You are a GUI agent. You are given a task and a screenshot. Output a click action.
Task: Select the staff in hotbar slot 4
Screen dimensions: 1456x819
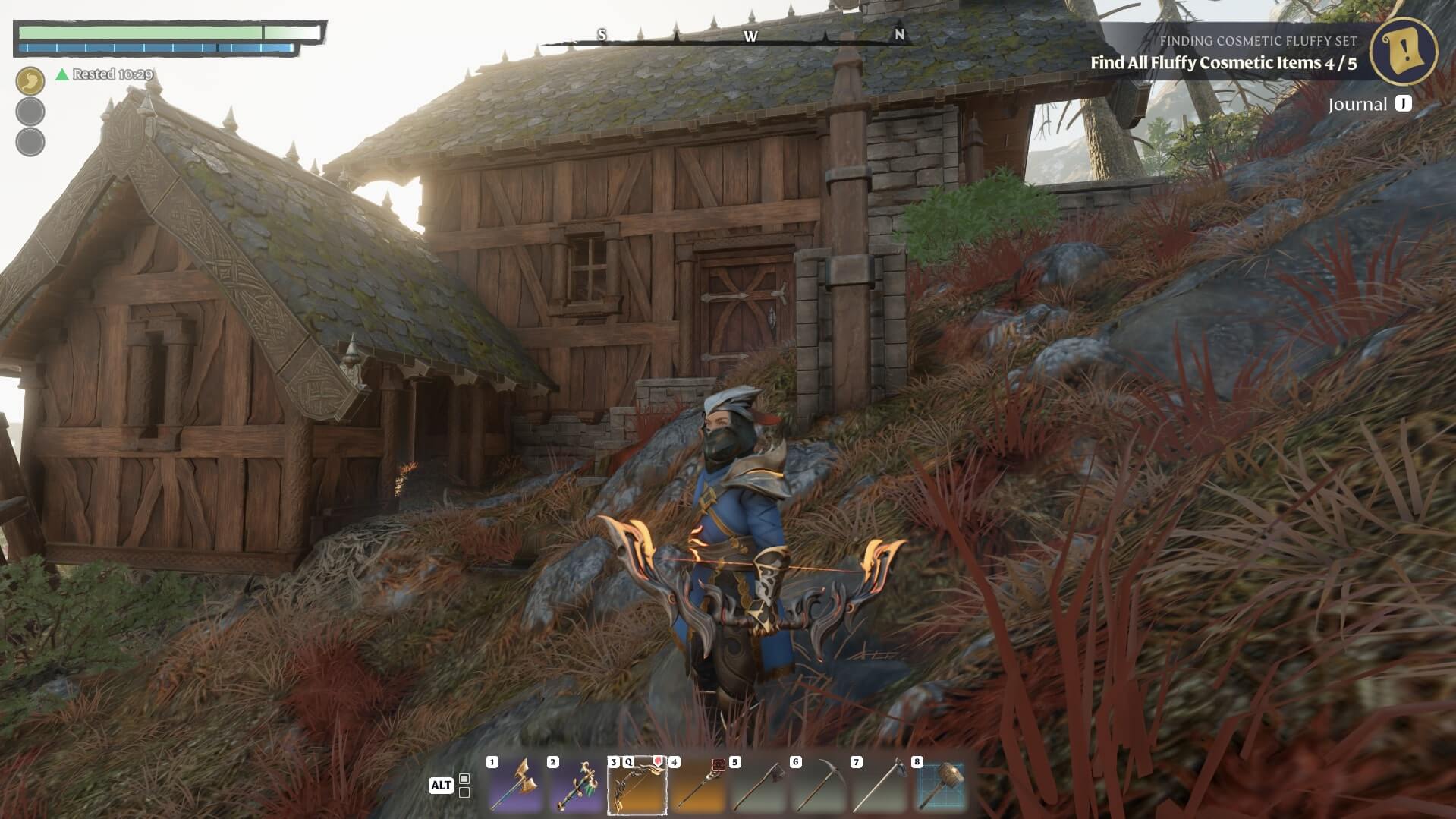click(x=698, y=785)
